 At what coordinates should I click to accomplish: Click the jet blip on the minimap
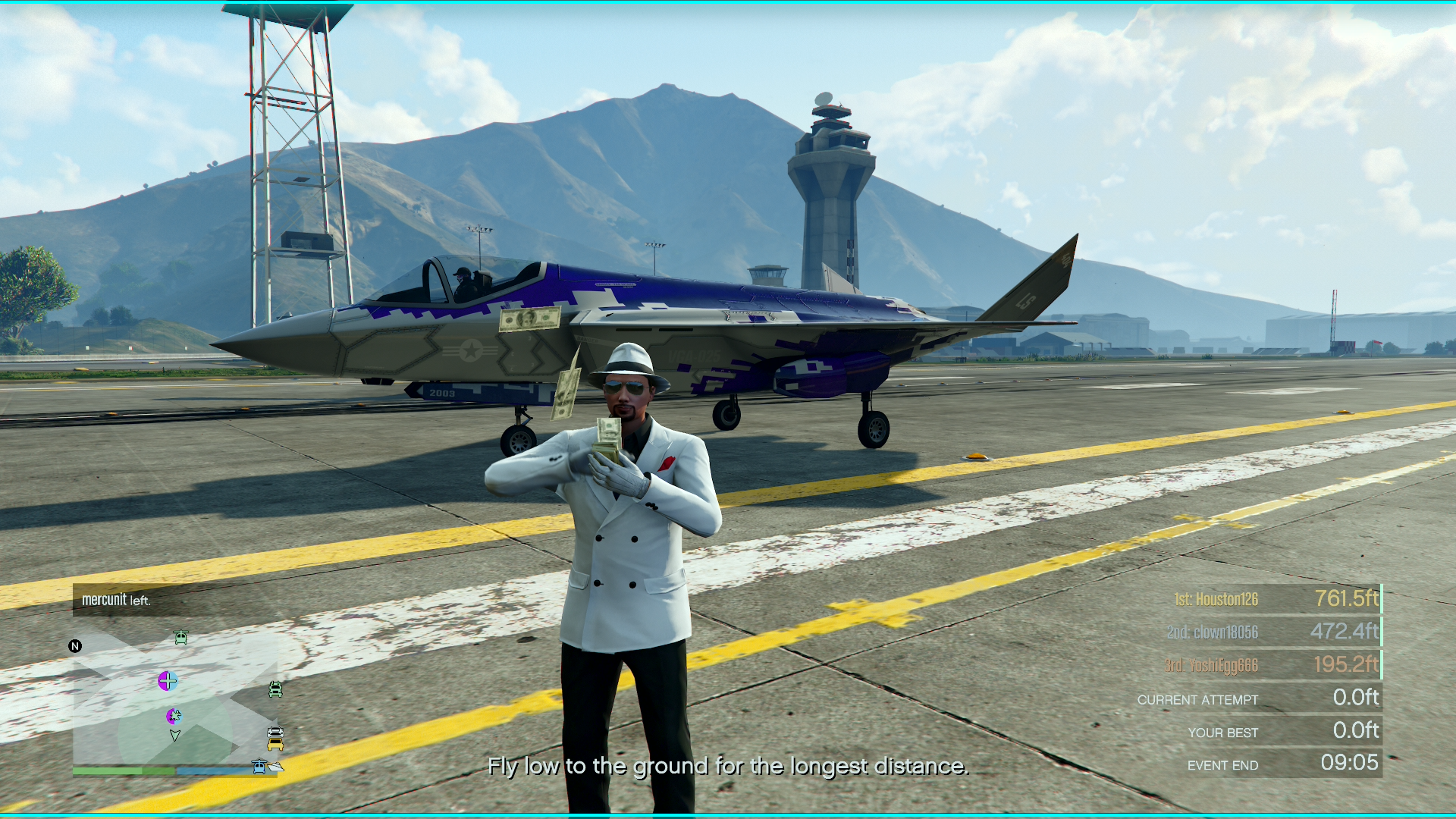coord(174,715)
